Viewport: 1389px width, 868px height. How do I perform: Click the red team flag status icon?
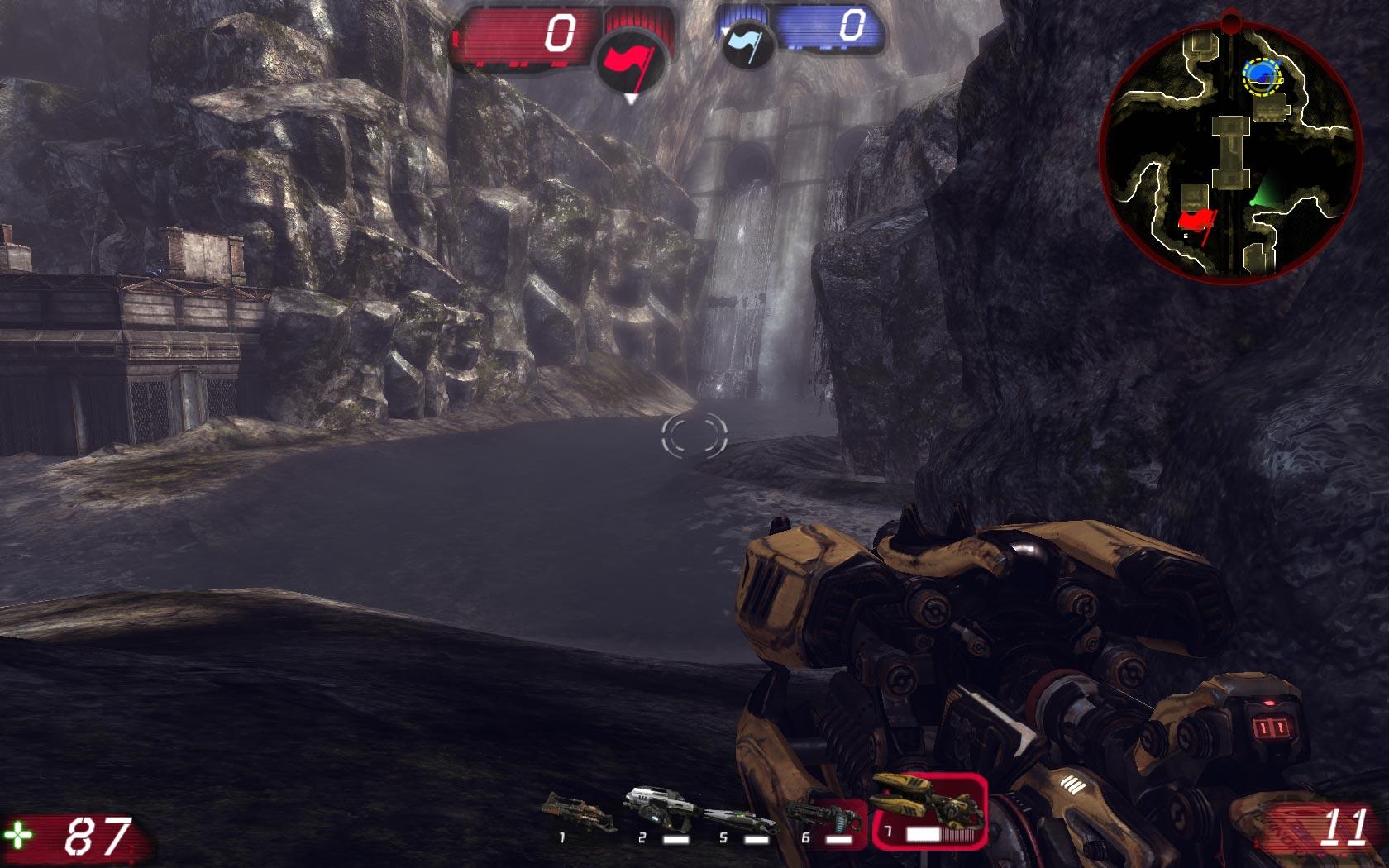pos(632,61)
